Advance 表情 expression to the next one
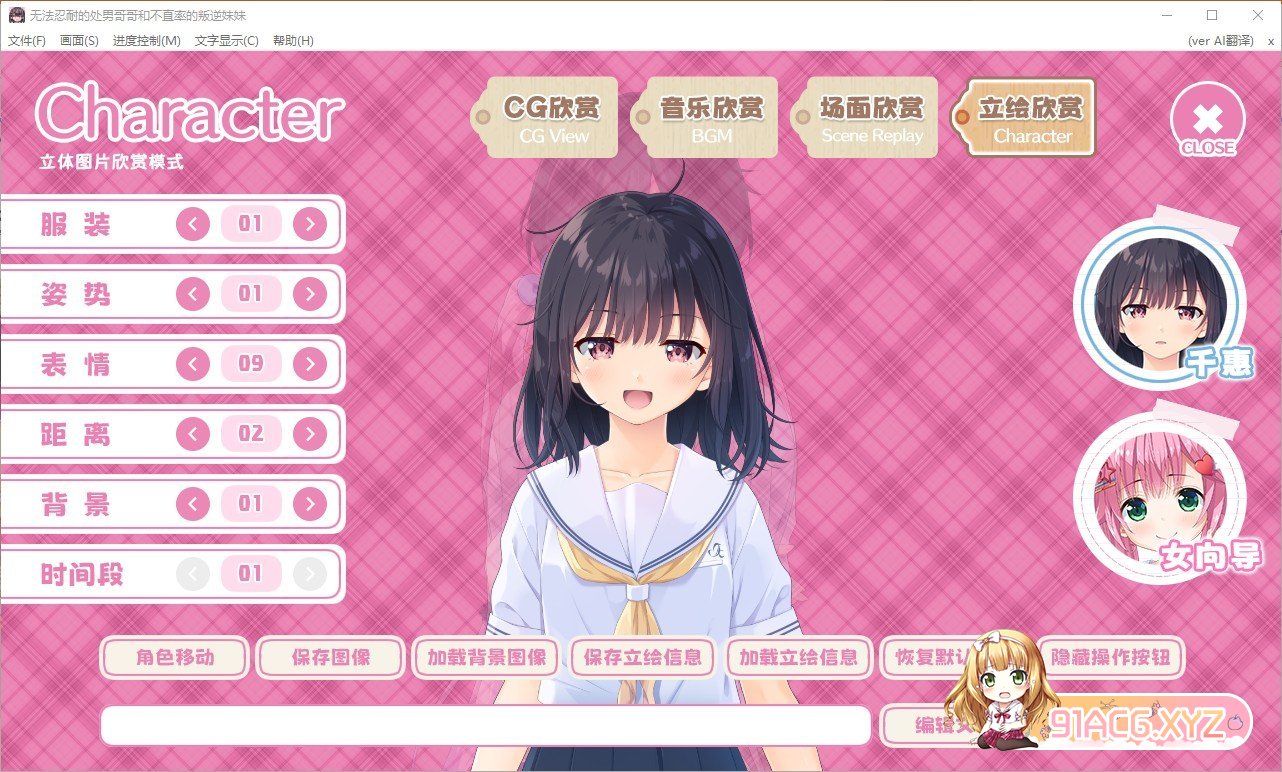This screenshot has width=1282, height=772. click(x=310, y=364)
